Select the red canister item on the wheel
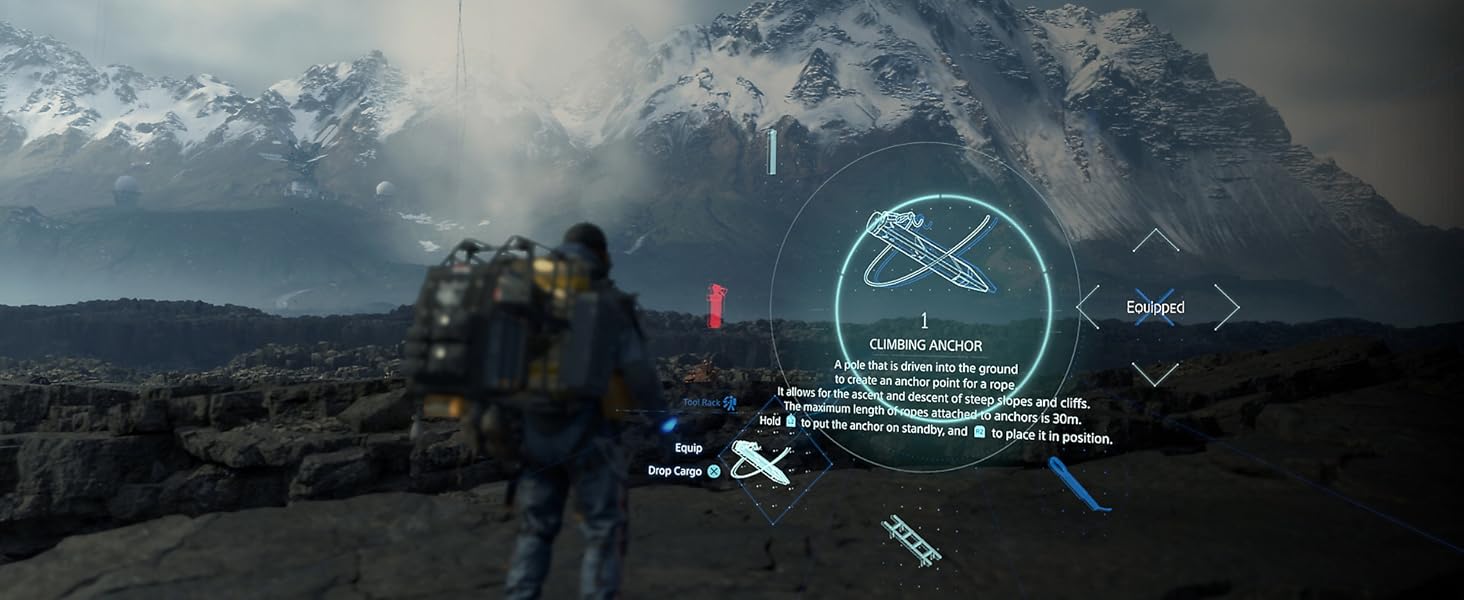Image resolution: width=1464 pixels, height=600 pixels. tap(716, 306)
